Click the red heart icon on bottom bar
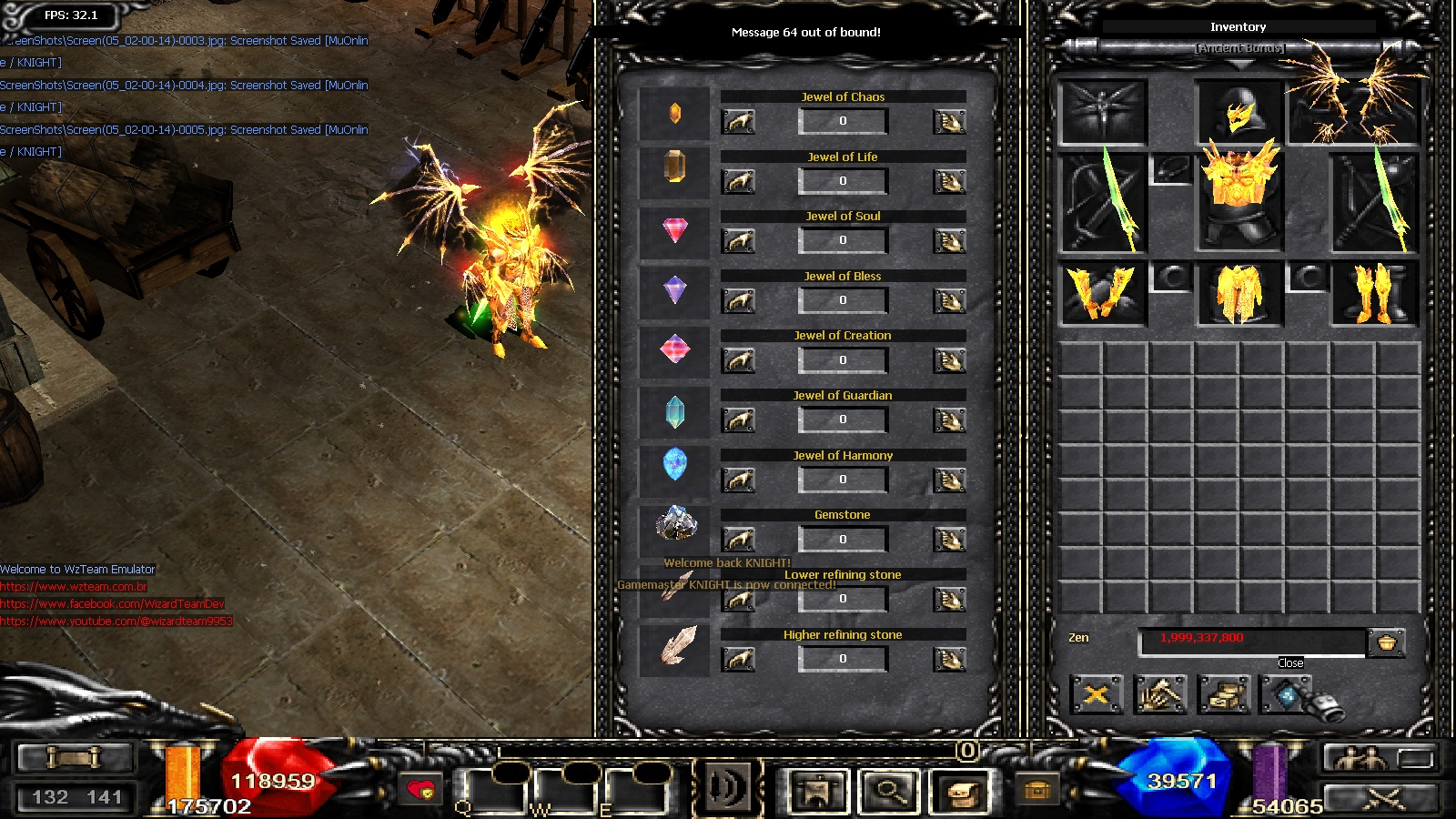This screenshot has height=819, width=1456. (420, 790)
